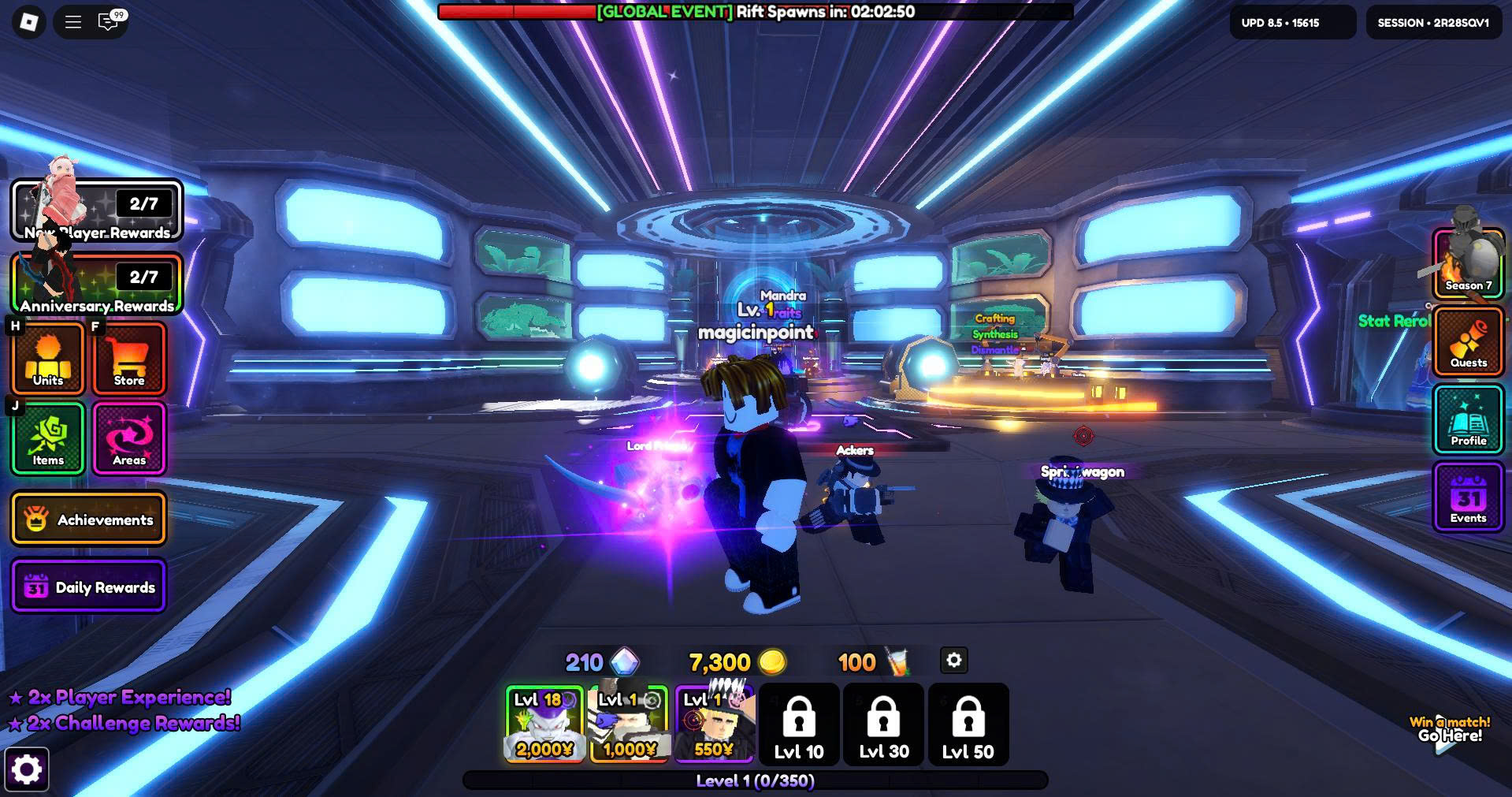Open the Quests panel
The height and width of the screenshot is (797, 1512).
click(x=1468, y=341)
